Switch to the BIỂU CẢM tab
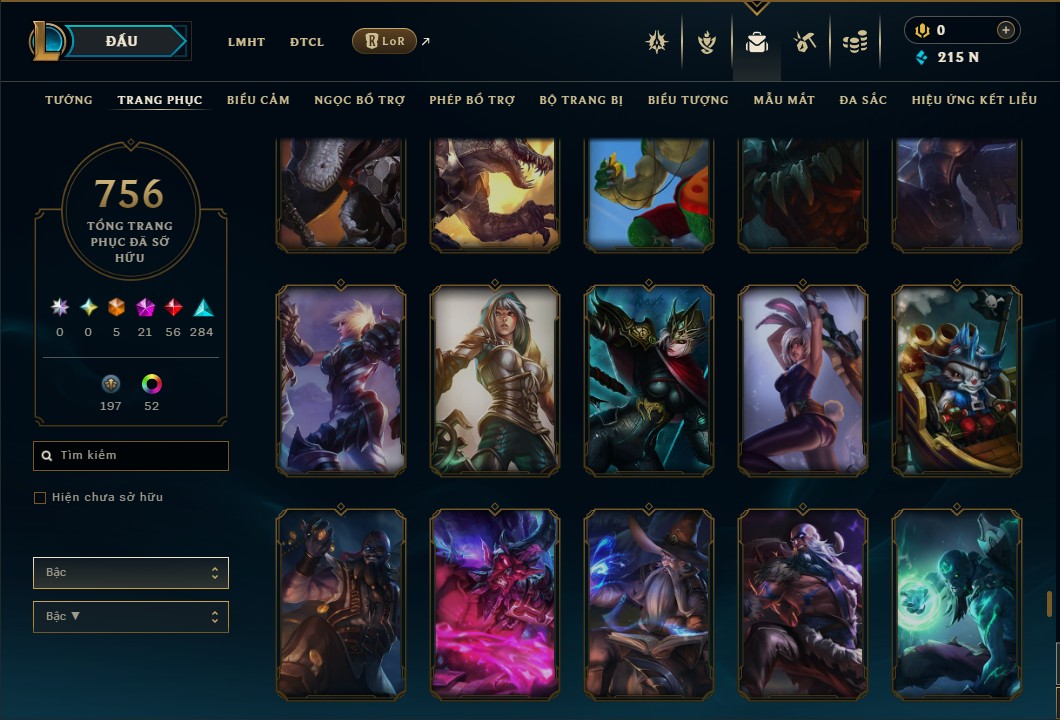The height and width of the screenshot is (720, 1060). (258, 100)
